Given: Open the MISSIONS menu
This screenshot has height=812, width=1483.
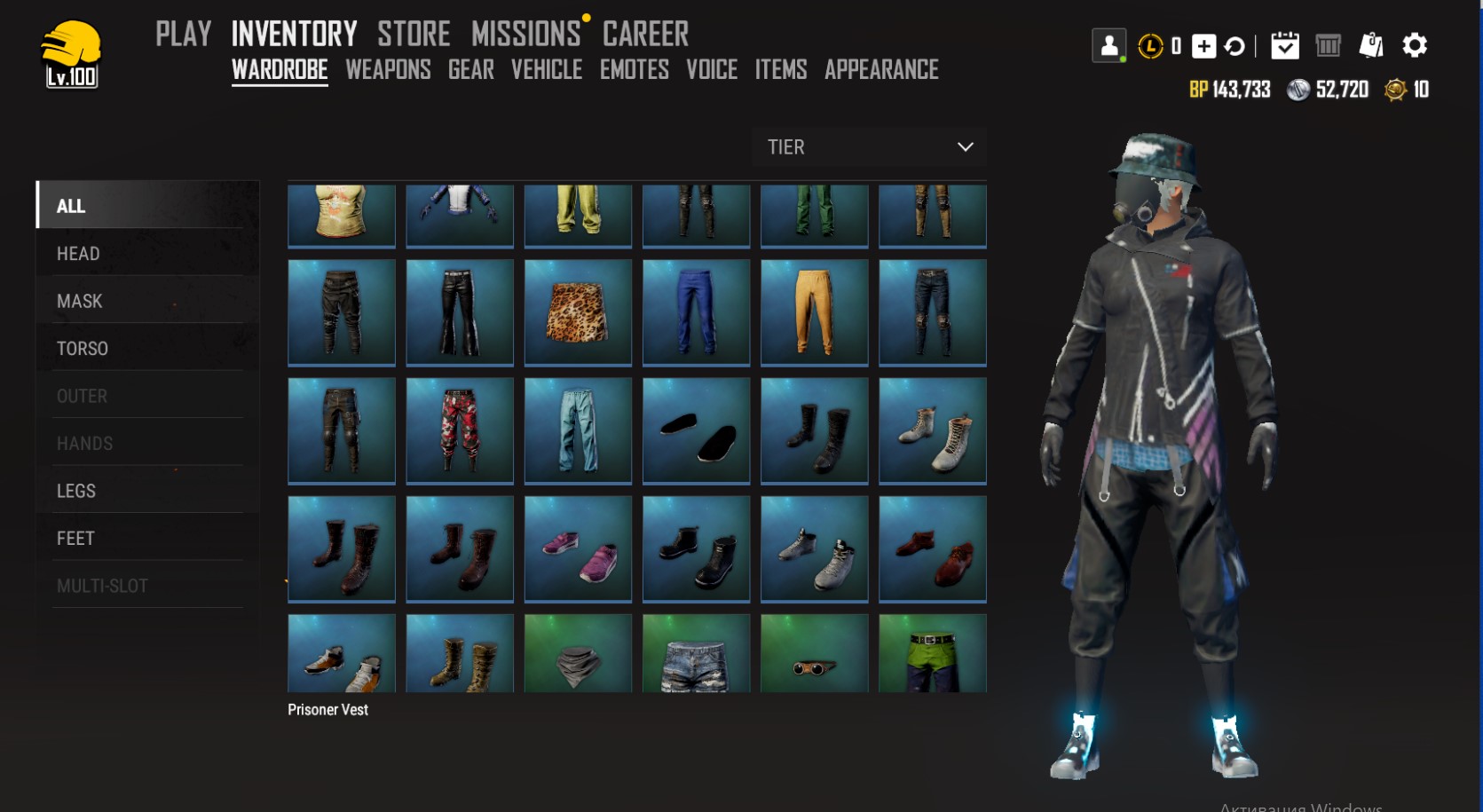Looking at the screenshot, I should (525, 35).
